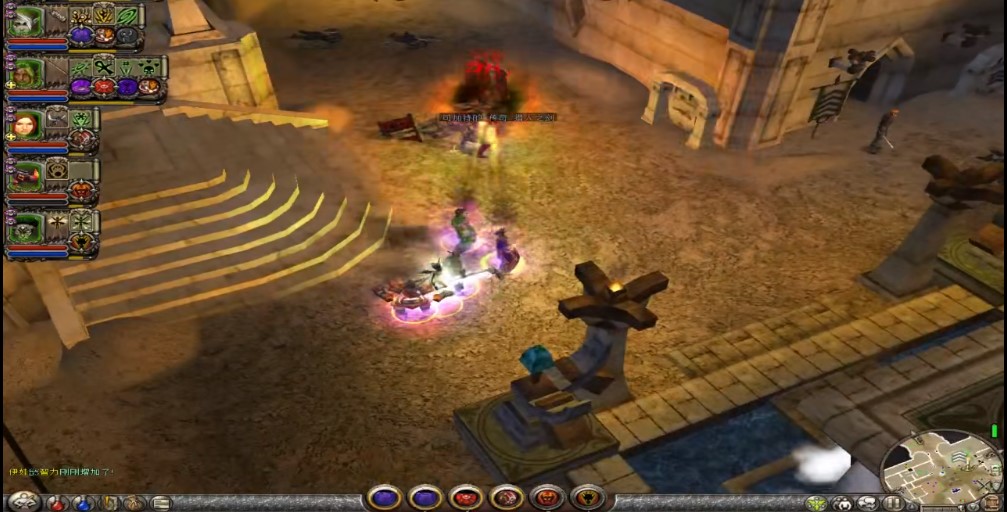Open the spellbook icon in bottom bar
Image resolution: width=1007 pixels, height=512 pixels.
109,502
